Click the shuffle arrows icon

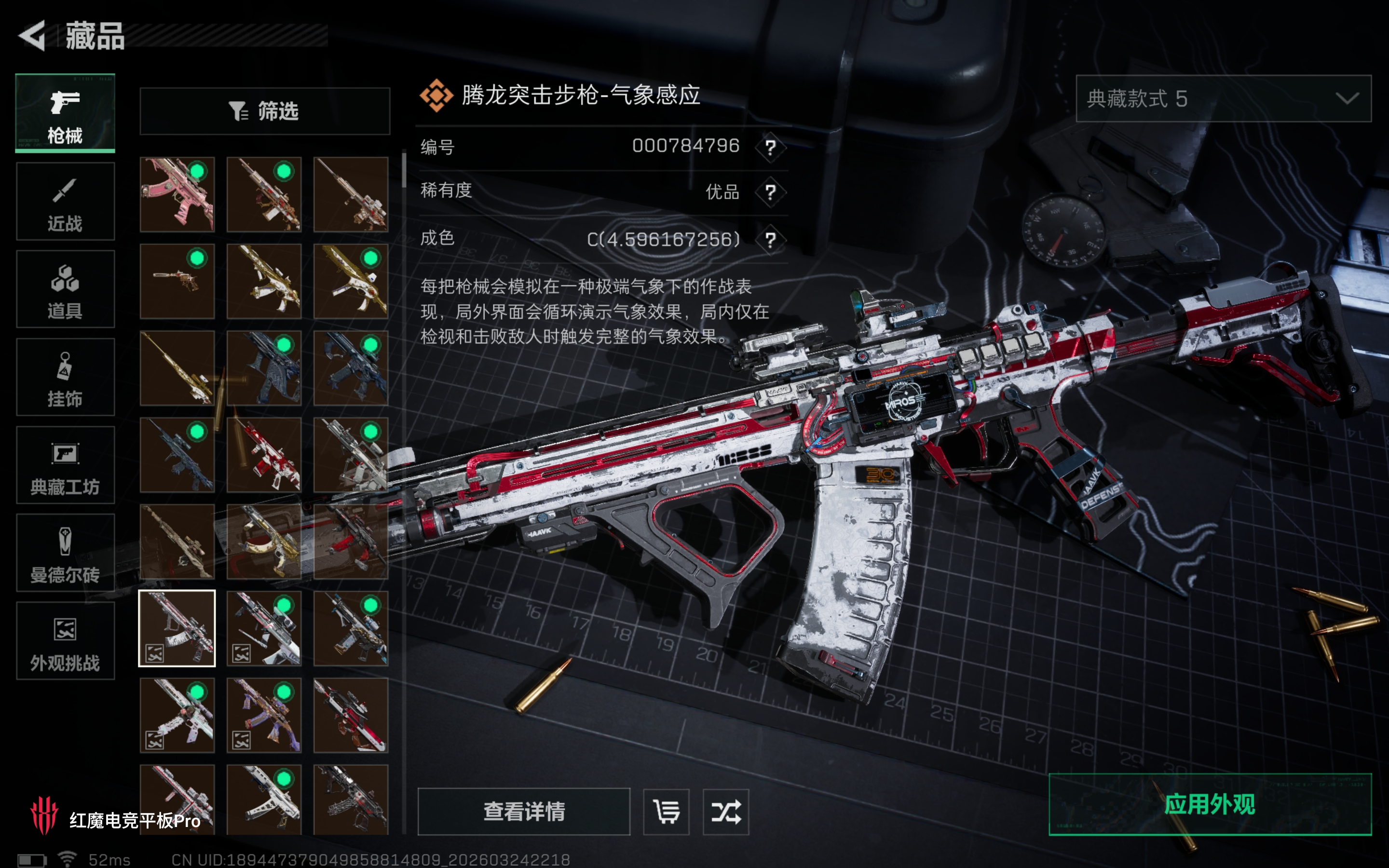click(x=725, y=811)
